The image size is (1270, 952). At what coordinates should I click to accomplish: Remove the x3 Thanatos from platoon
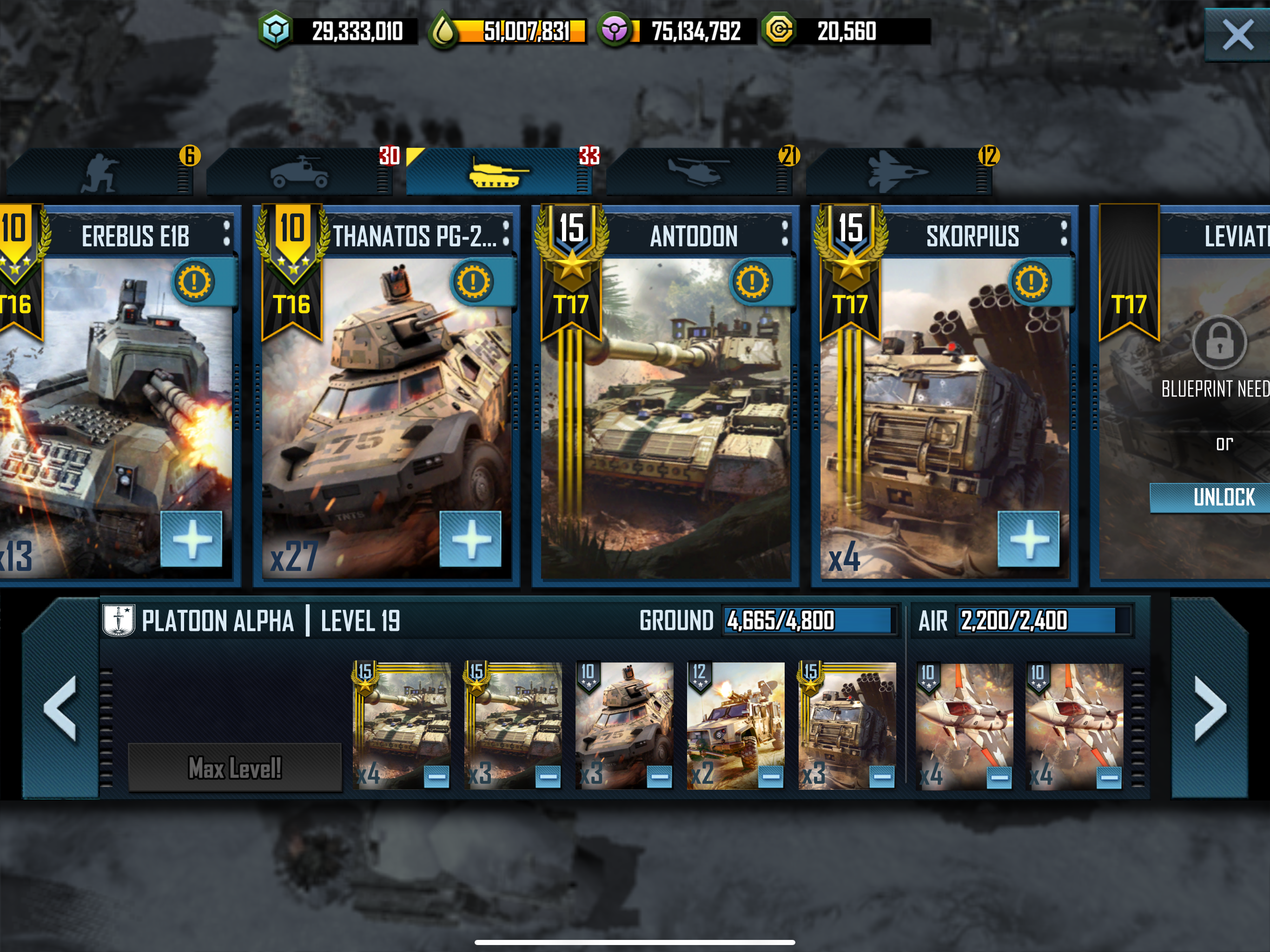pos(659,777)
